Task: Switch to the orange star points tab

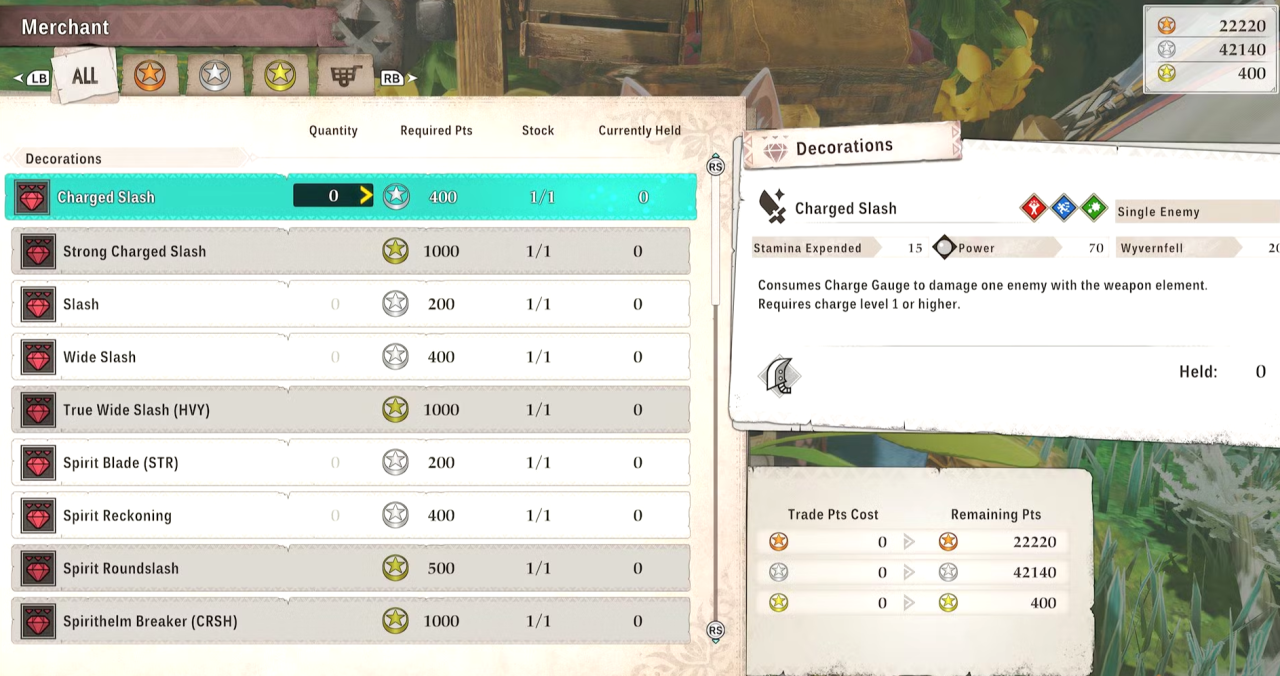Action: click(x=150, y=76)
